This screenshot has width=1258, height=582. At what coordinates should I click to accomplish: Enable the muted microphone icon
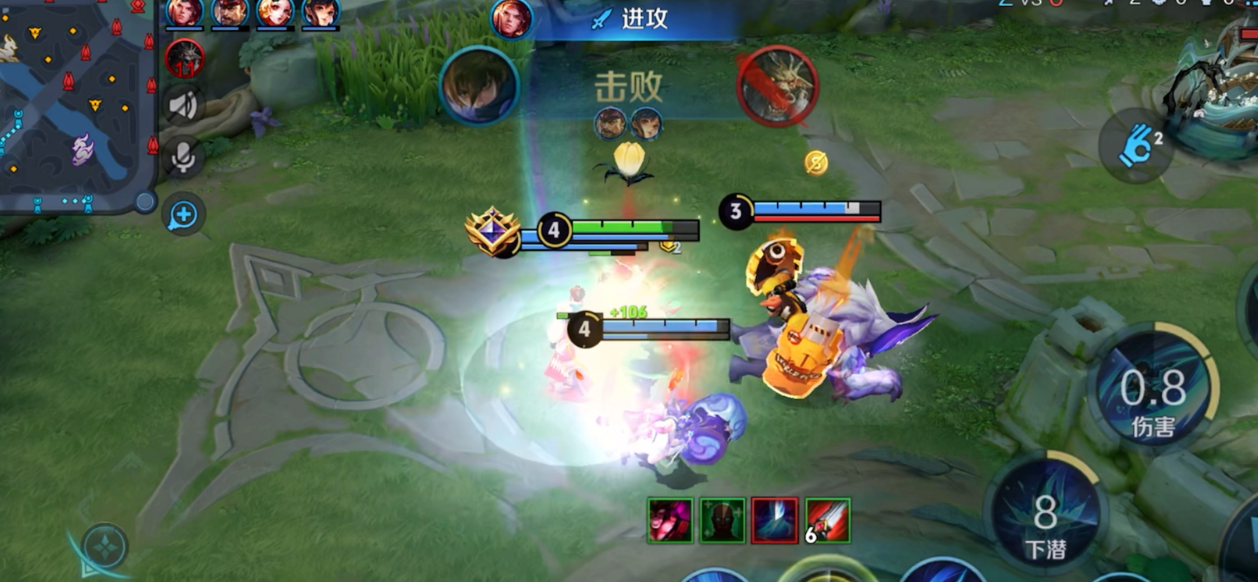tap(184, 157)
